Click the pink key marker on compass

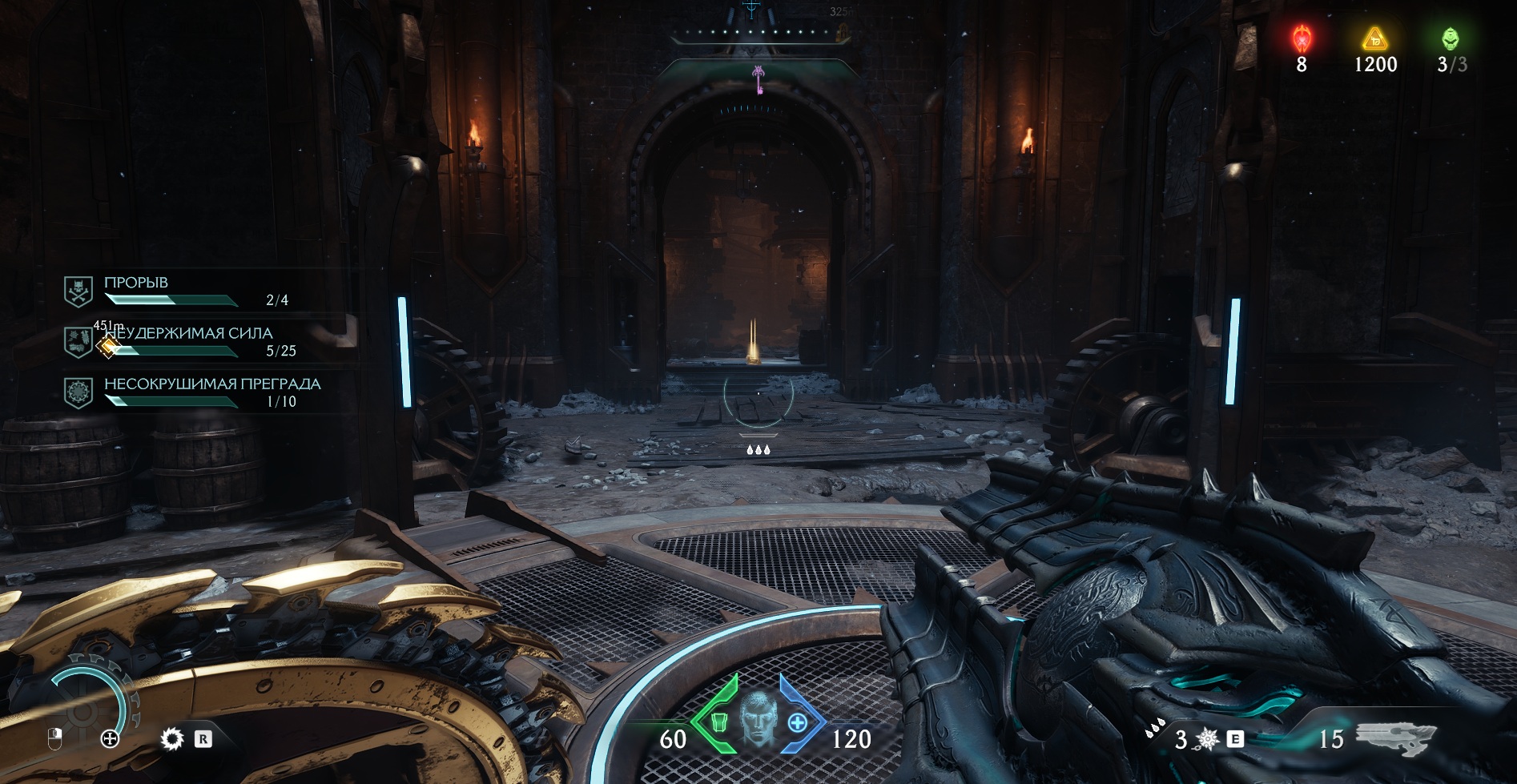(758, 78)
